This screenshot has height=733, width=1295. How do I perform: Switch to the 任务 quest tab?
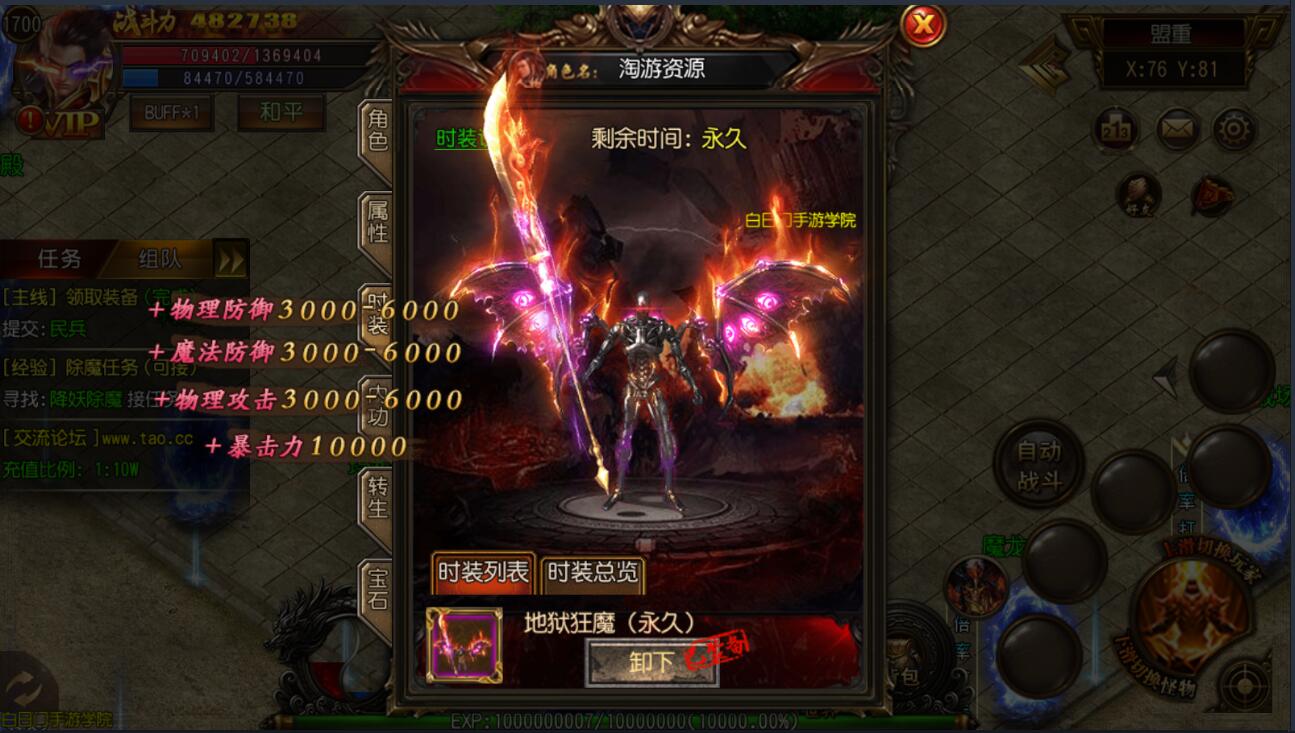[x=59, y=259]
